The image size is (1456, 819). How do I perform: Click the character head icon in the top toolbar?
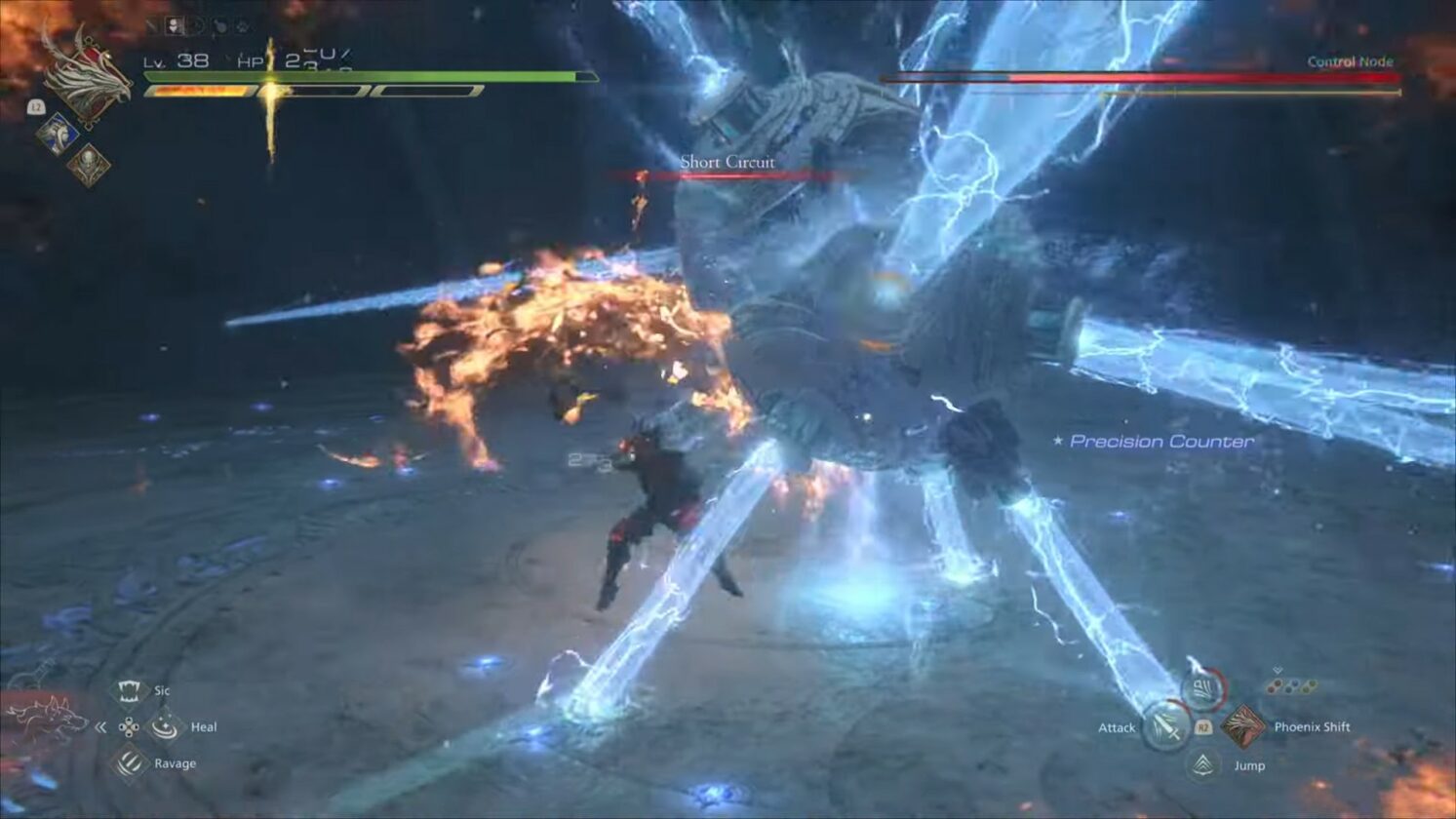(x=173, y=24)
